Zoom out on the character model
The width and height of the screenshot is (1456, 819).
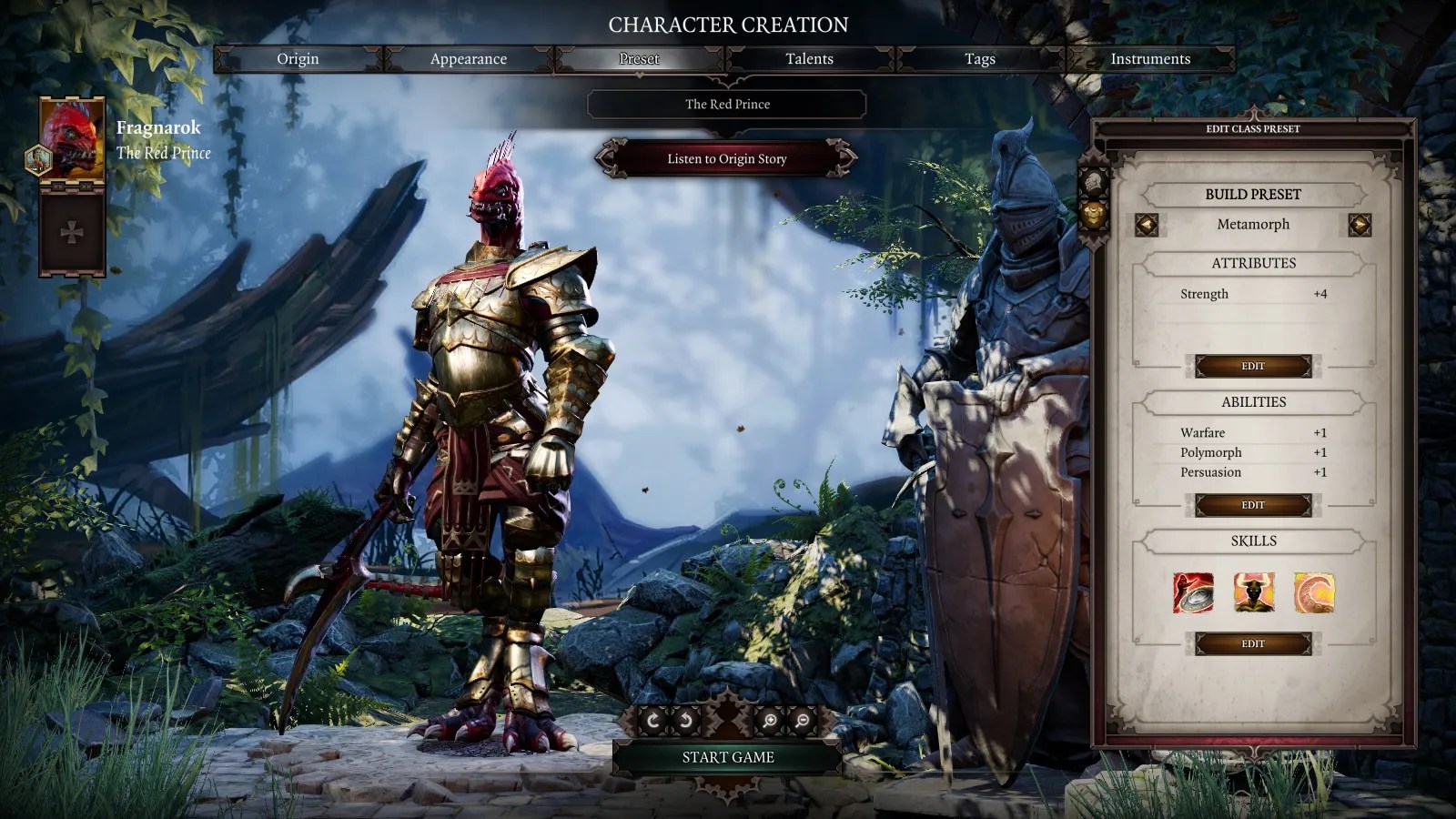[803, 721]
